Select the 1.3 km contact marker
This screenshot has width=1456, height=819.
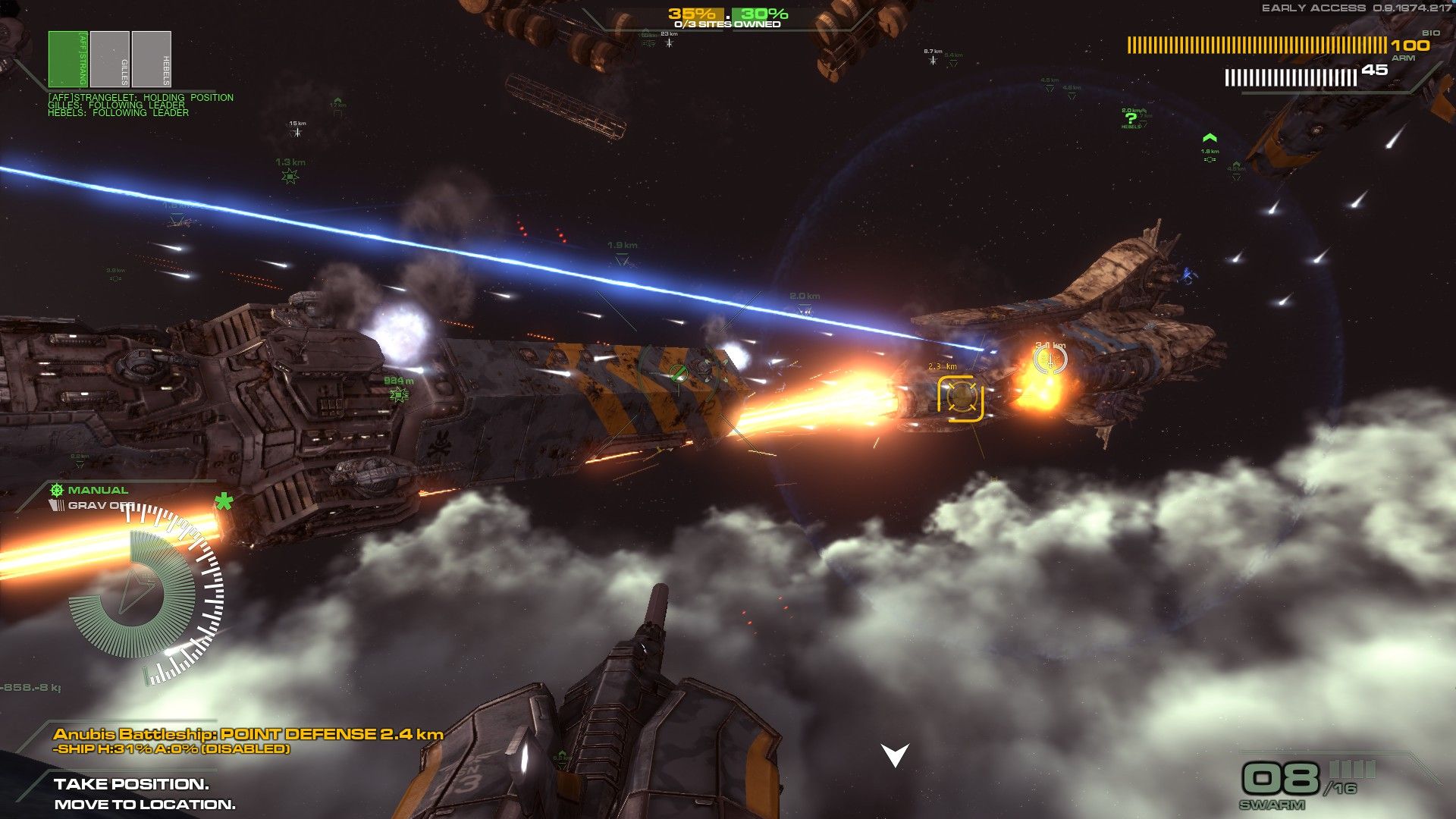[x=290, y=176]
